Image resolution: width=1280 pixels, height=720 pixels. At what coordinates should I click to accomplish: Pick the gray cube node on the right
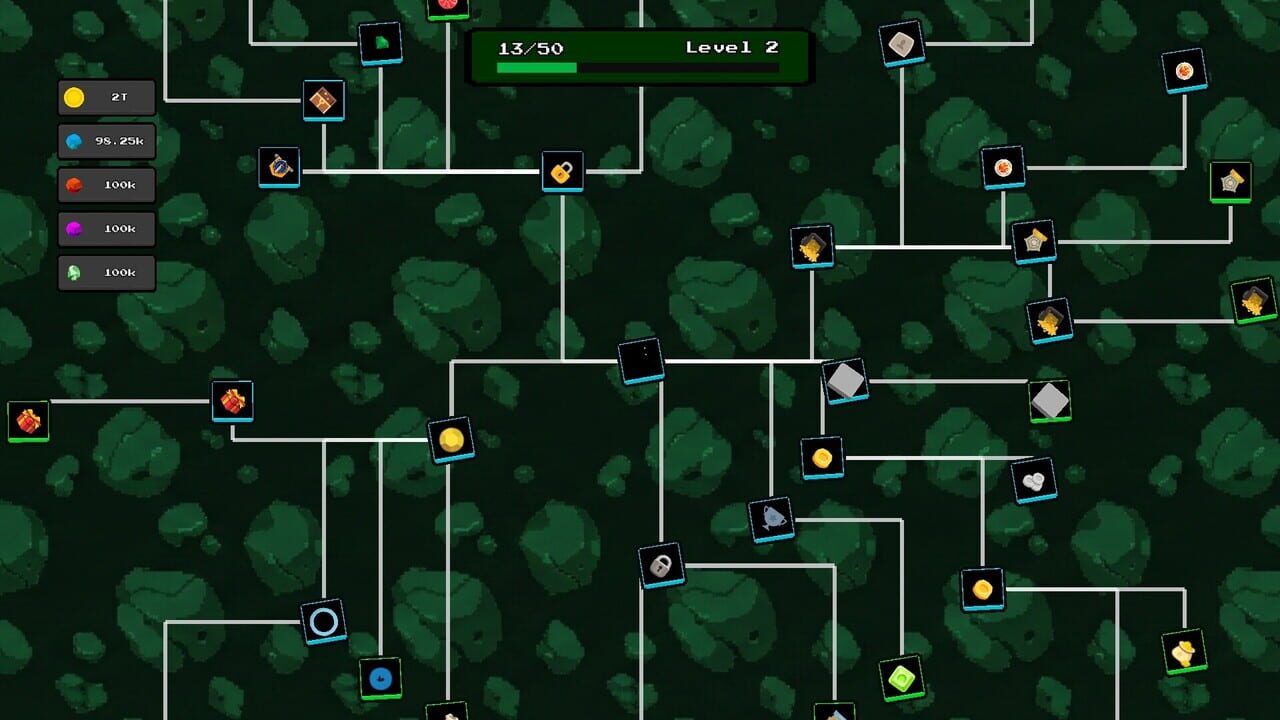pyautogui.click(x=845, y=380)
